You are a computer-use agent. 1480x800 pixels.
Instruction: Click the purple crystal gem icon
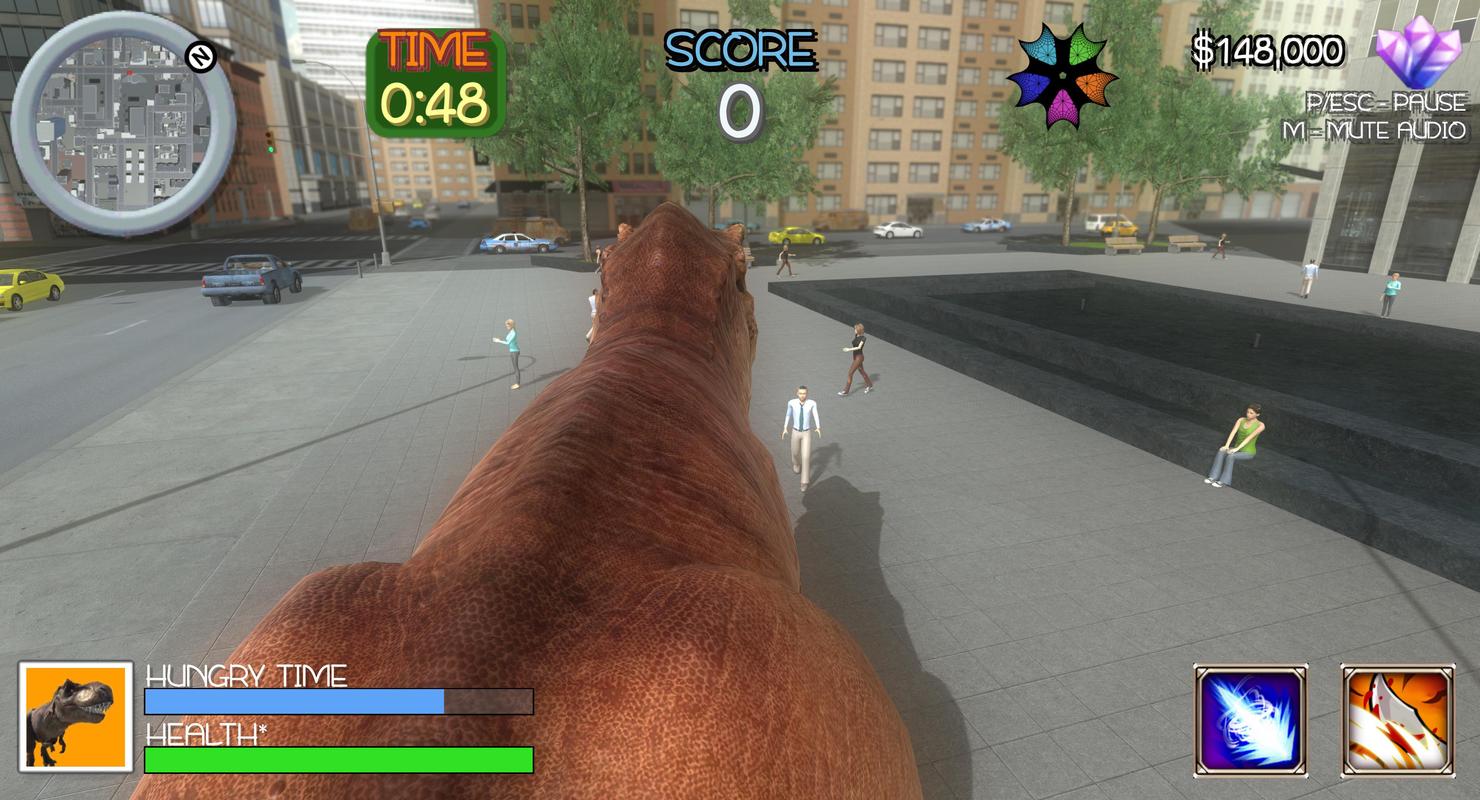coord(1419,52)
